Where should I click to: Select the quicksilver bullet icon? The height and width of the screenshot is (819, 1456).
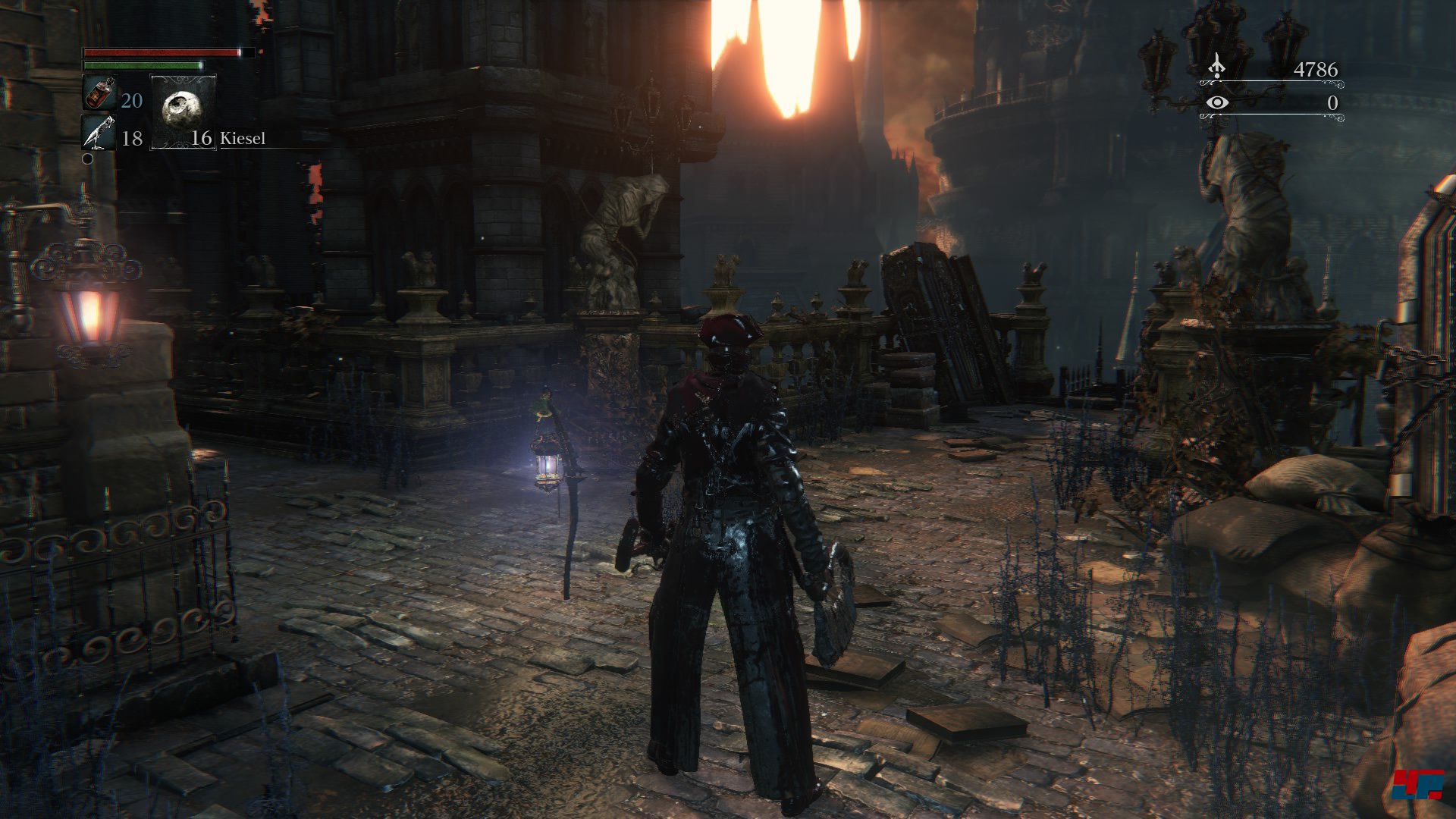coord(99,134)
